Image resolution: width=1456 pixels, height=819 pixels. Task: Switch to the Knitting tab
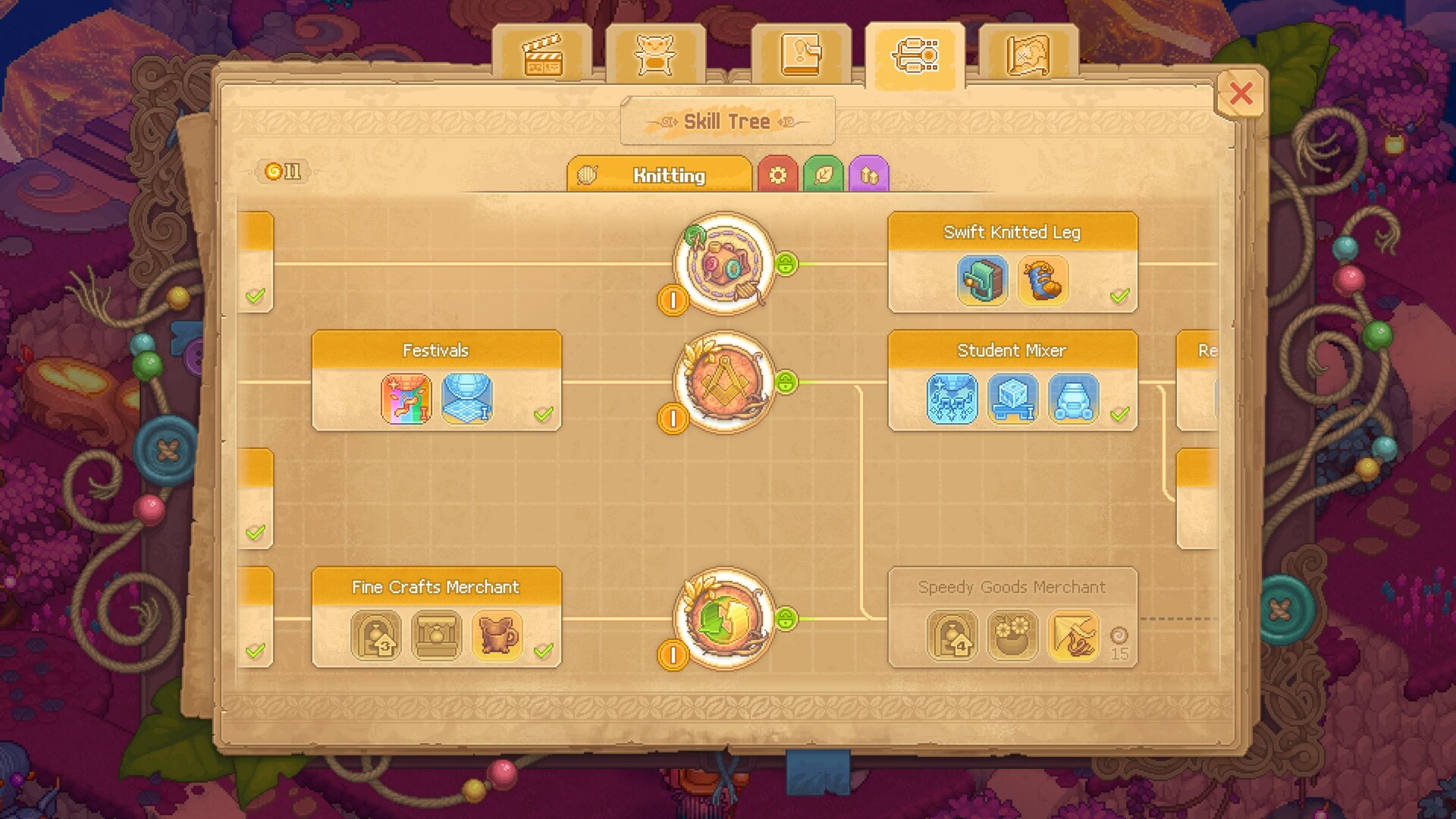pyautogui.click(x=667, y=175)
